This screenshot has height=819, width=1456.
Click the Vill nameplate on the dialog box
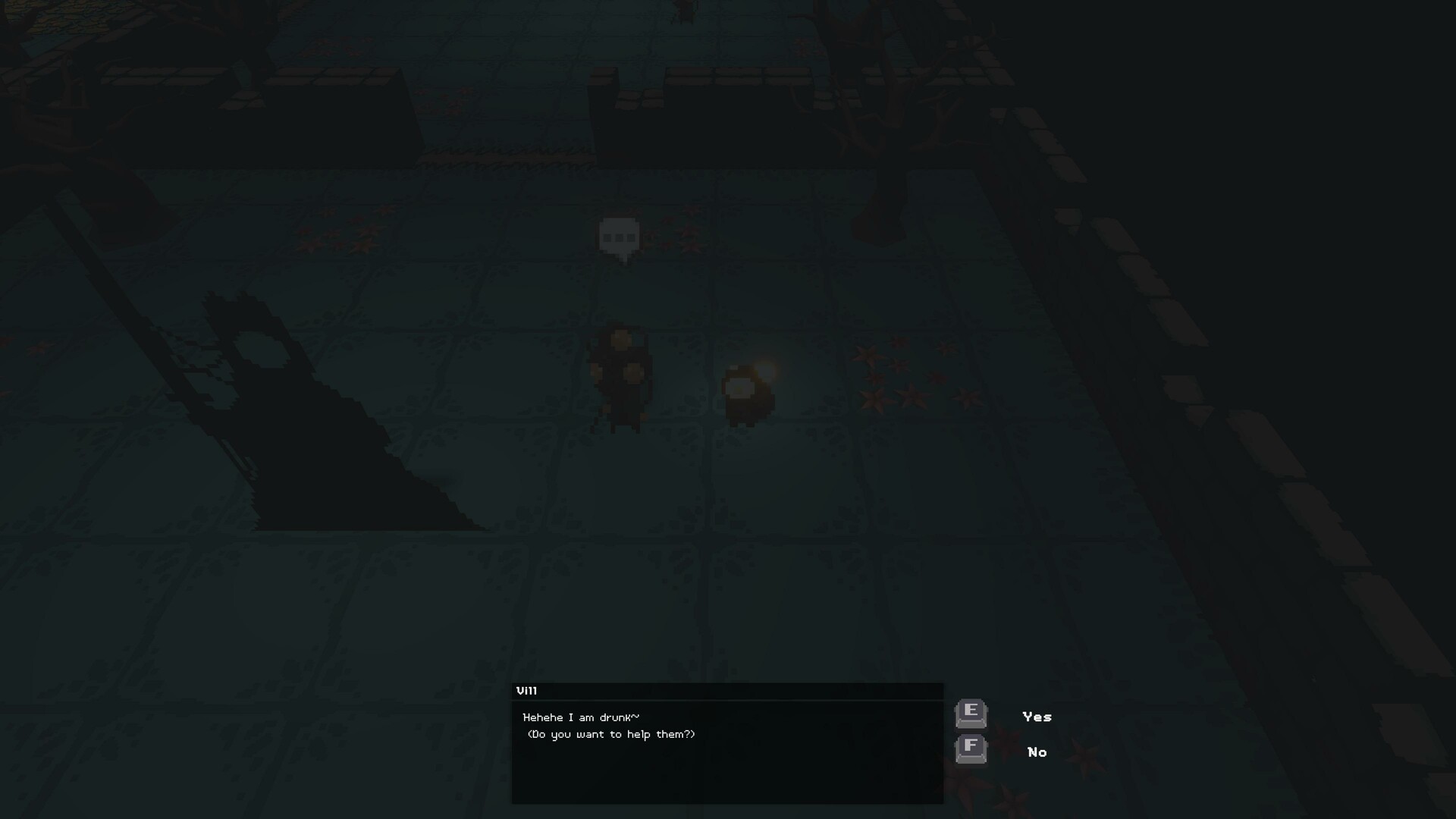[x=527, y=690]
